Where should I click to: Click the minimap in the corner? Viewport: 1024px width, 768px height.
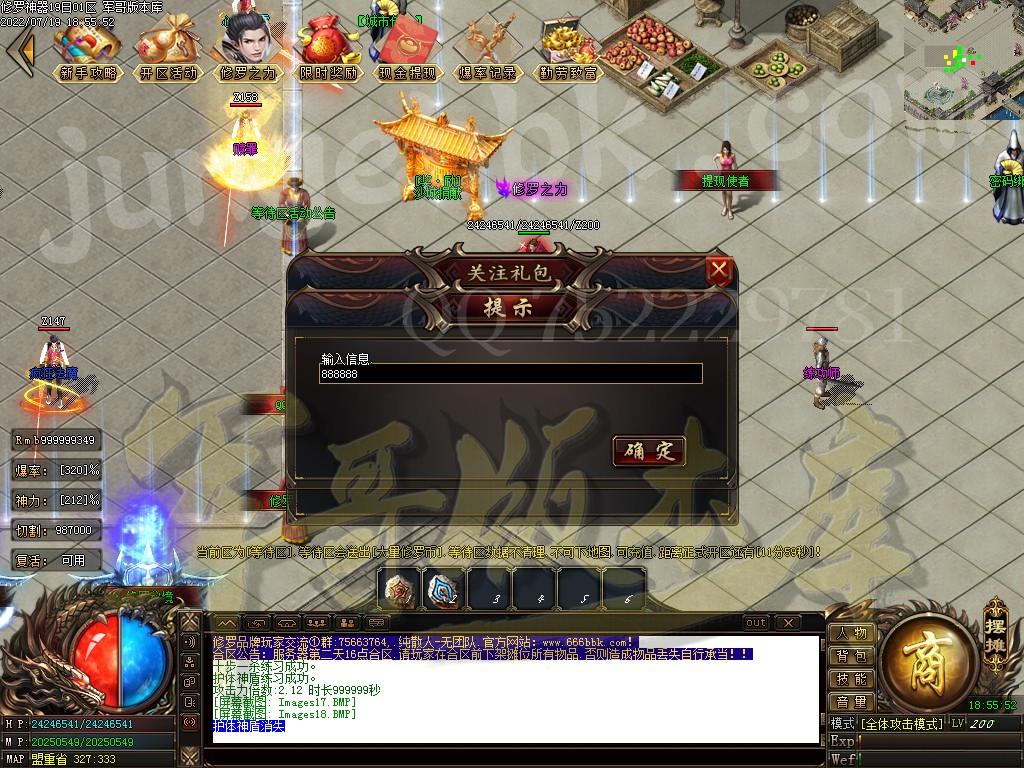click(962, 58)
